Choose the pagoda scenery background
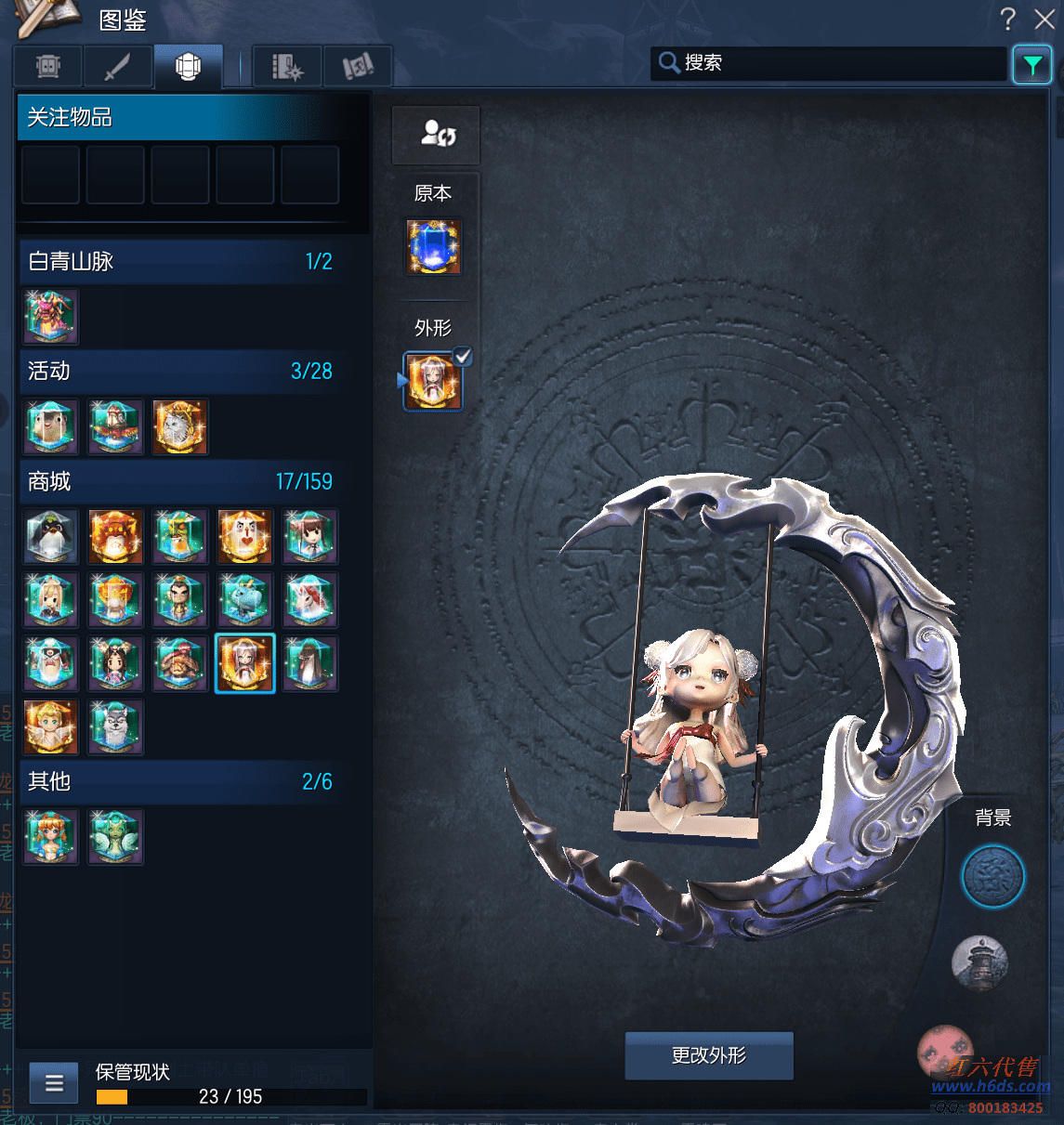Image resolution: width=1064 pixels, height=1125 pixels. (x=979, y=961)
